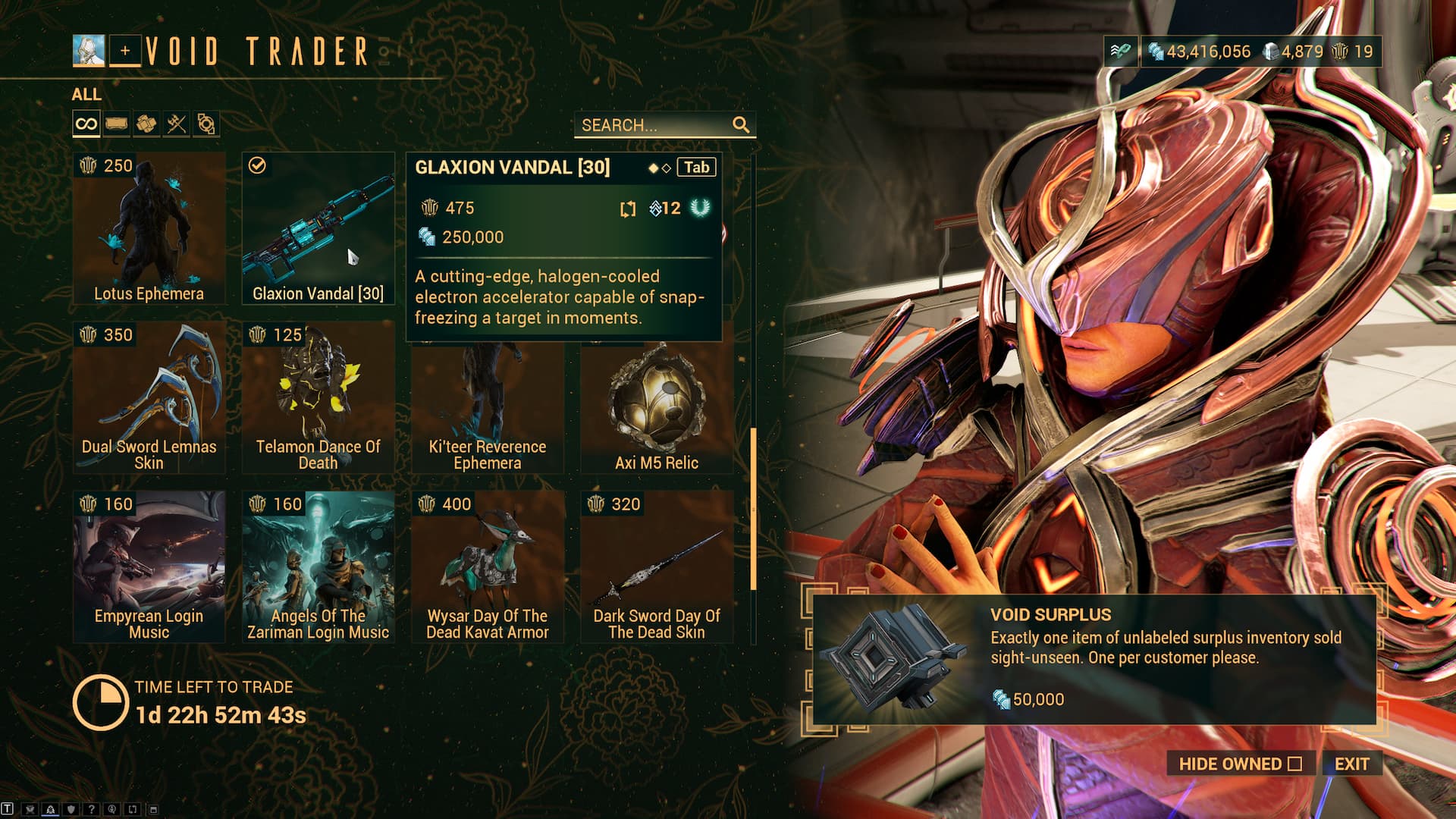Select Telamon Dance Of Death item
This screenshot has width=1456, height=819.
coord(318,397)
